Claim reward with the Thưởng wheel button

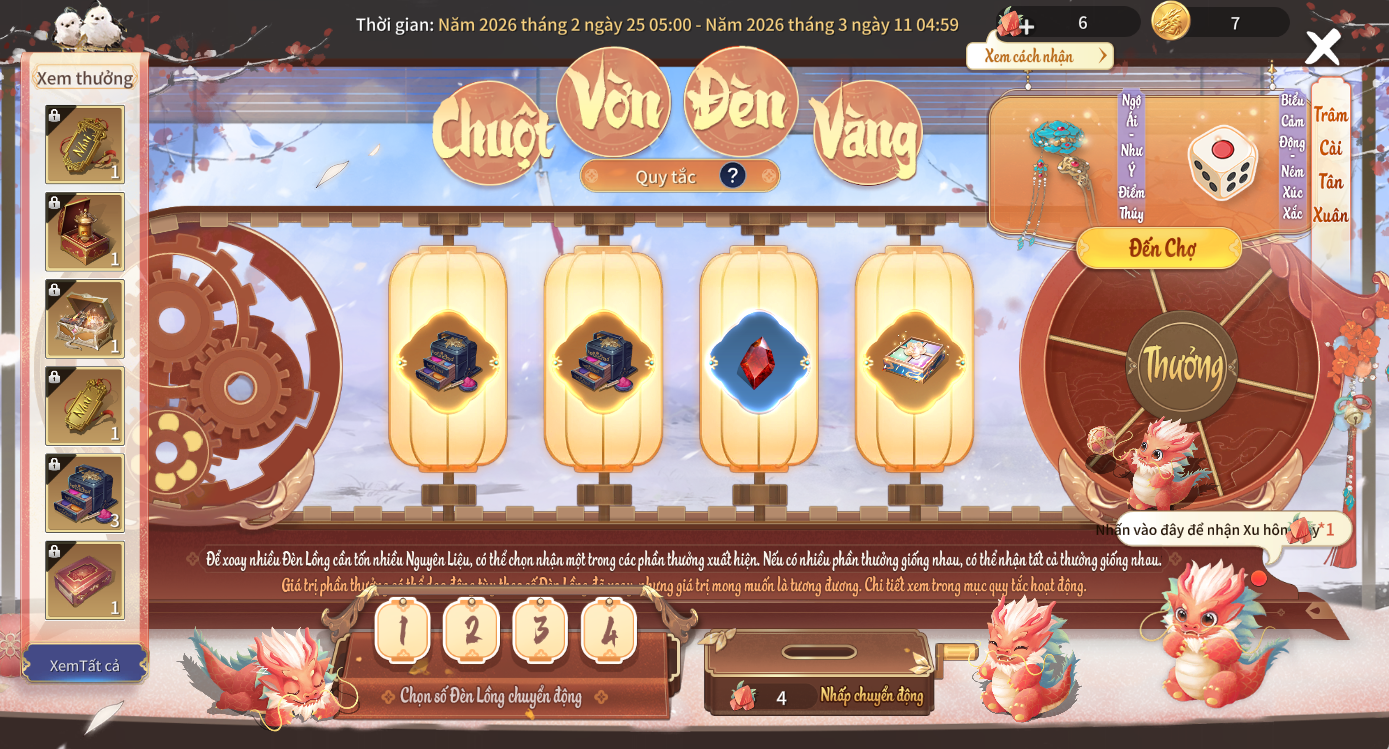point(1184,366)
